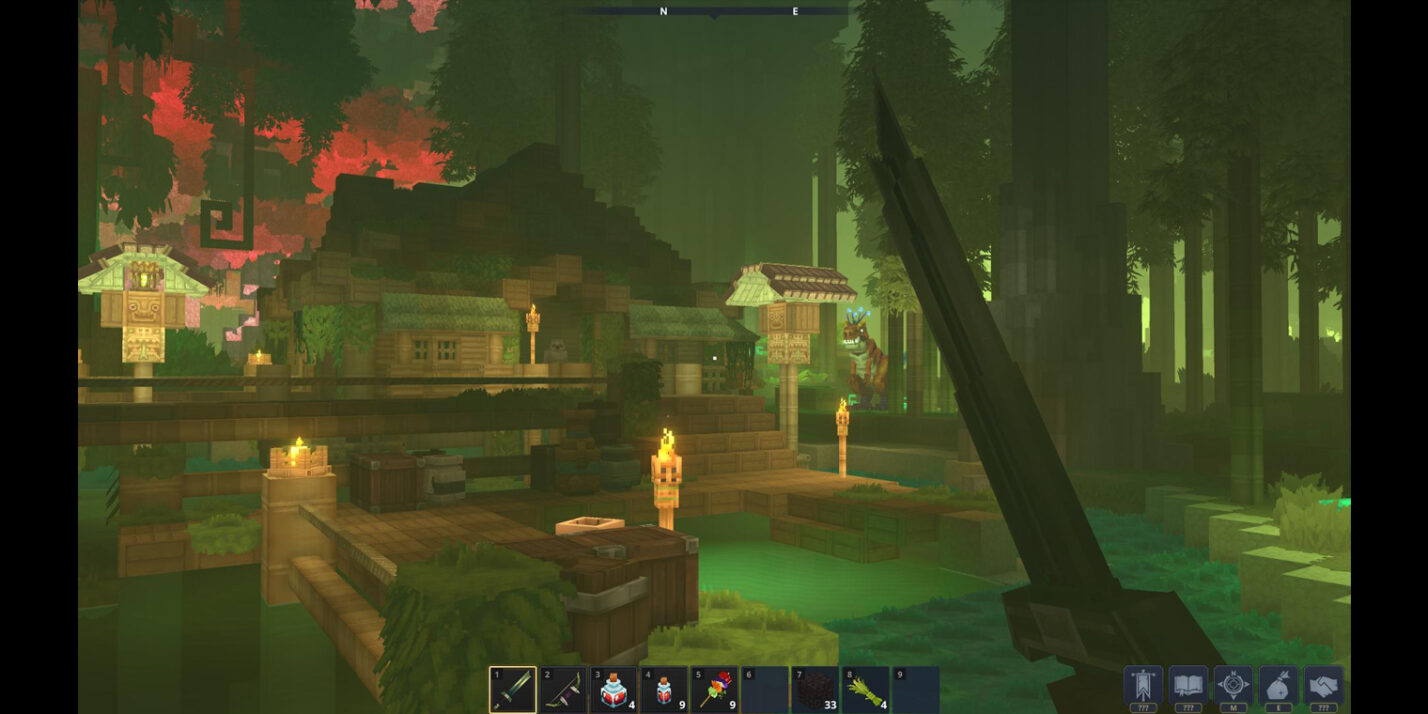Image resolution: width=1428 pixels, height=714 pixels.
Task: Click the handshake social icon
Action: (1323, 685)
